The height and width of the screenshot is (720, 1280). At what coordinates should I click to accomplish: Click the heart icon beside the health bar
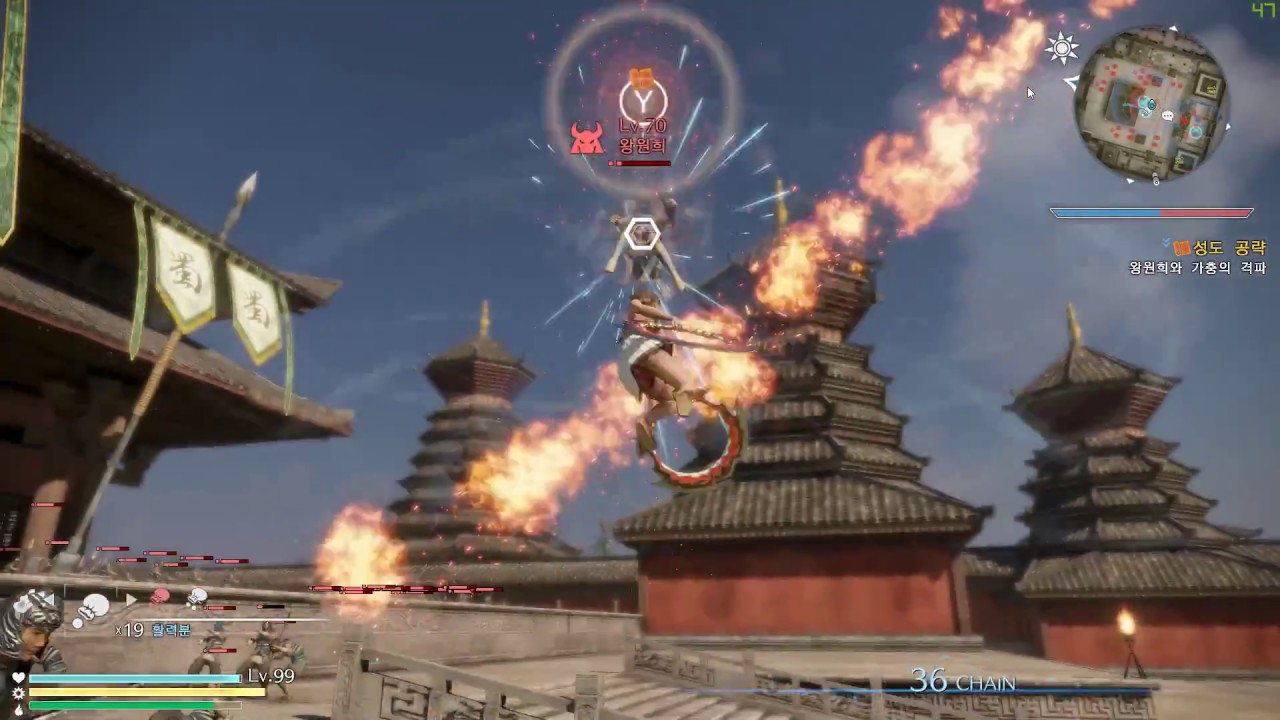(x=20, y=678)
